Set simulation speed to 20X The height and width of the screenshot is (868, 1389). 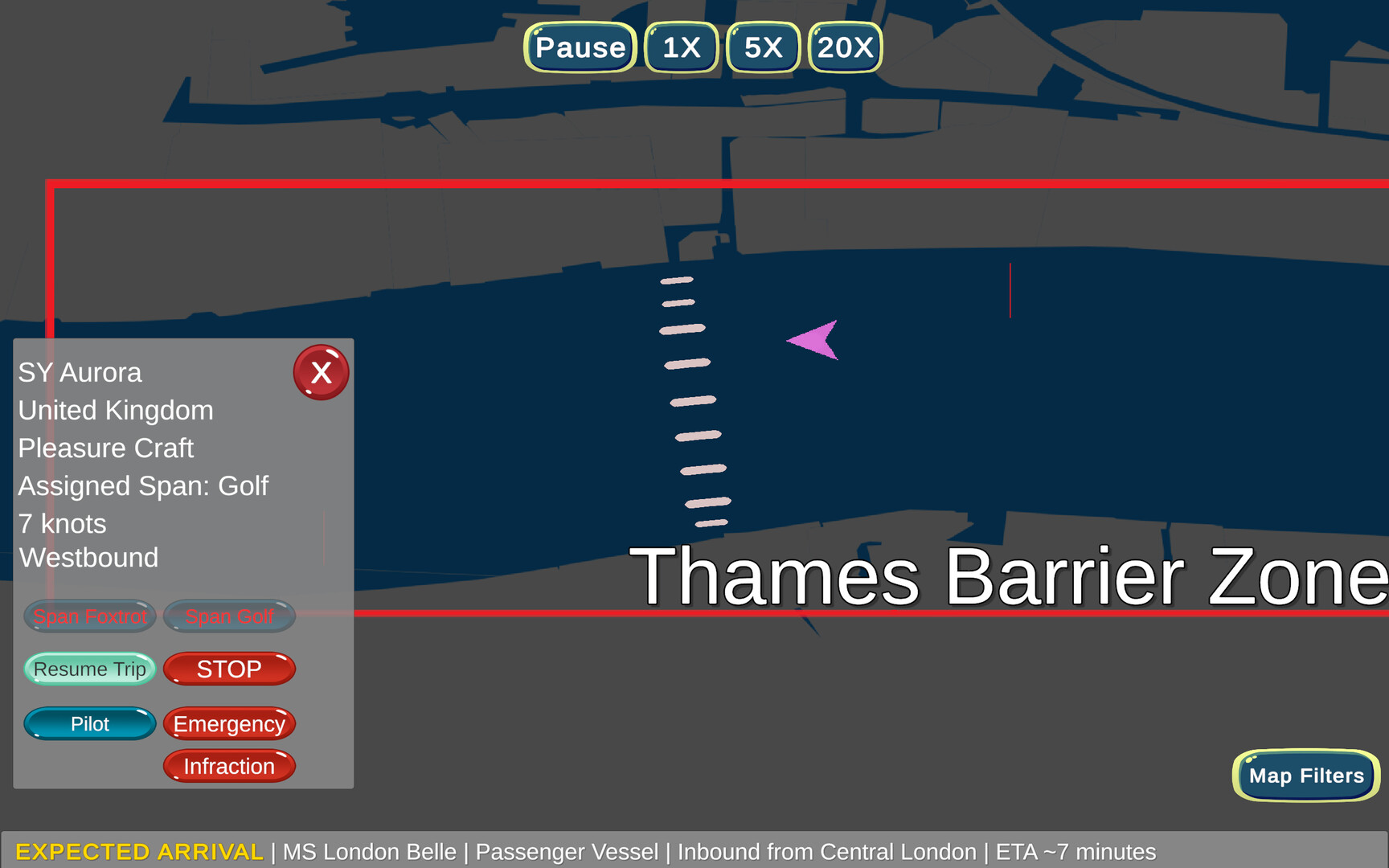point(845,47)
